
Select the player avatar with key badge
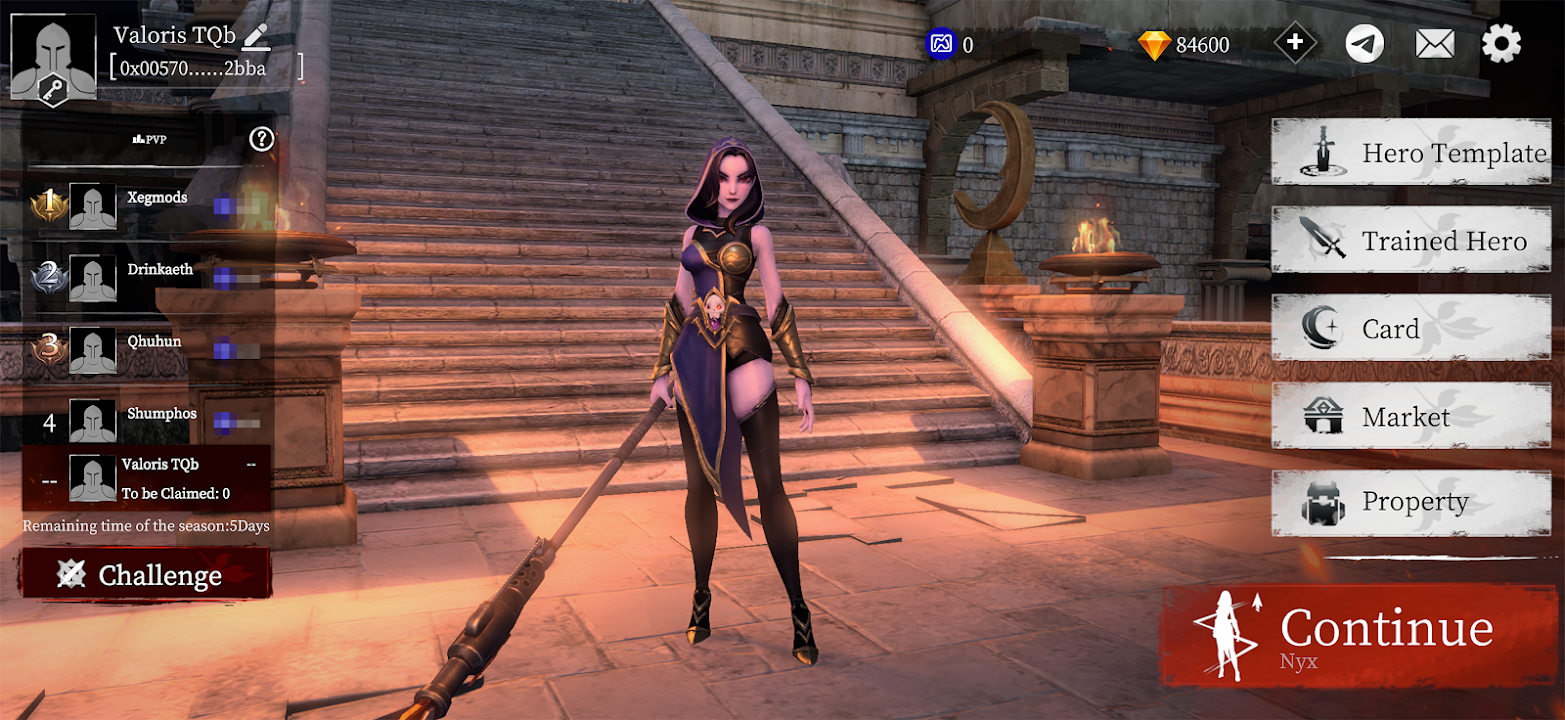53,58
